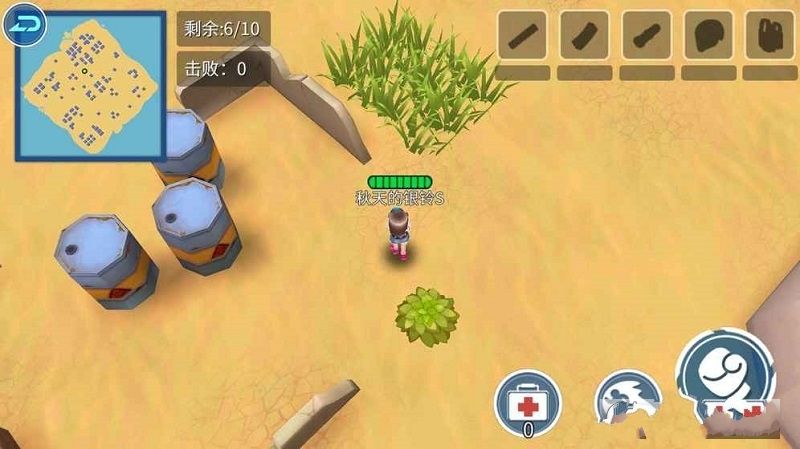Use the first aid medkit button

click(528, 404)
